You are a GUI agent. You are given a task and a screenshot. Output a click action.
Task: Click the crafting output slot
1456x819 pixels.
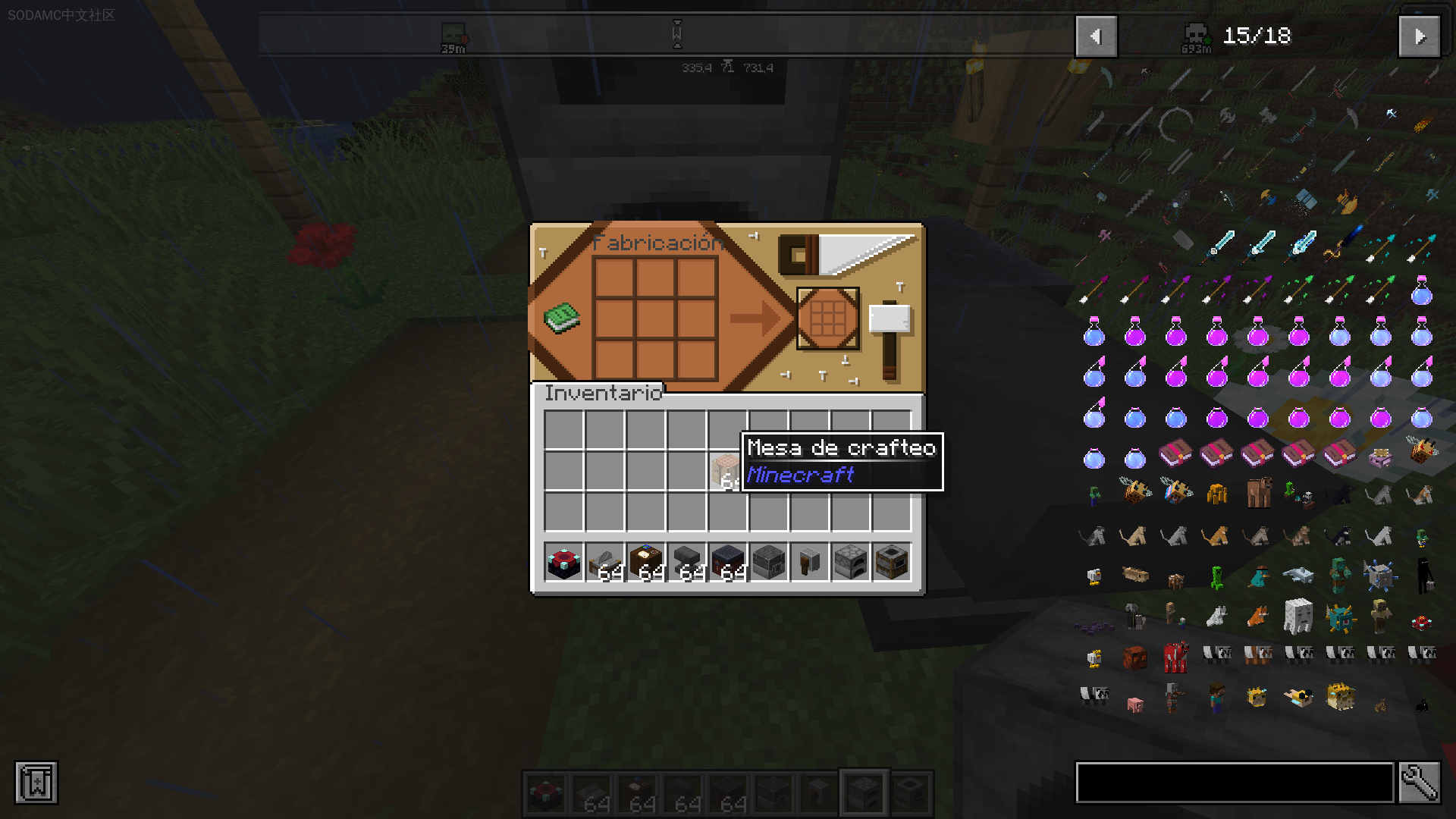coord(827,318)
